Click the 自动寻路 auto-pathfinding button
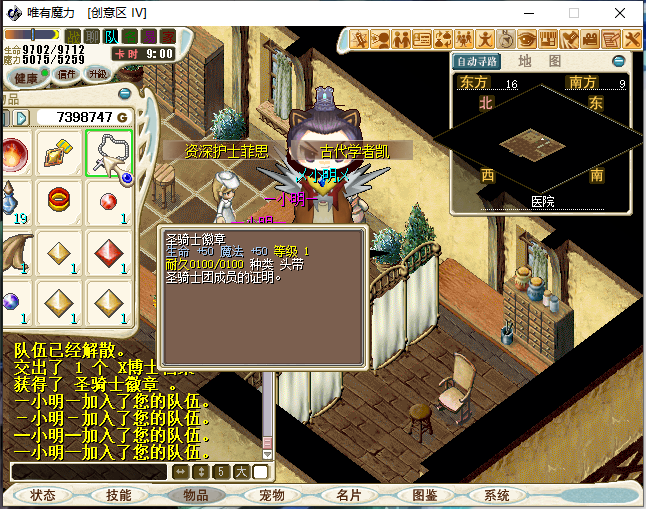The width and height of the screenshot is (646, 509). pyautogui.click(x=474, y=61)
